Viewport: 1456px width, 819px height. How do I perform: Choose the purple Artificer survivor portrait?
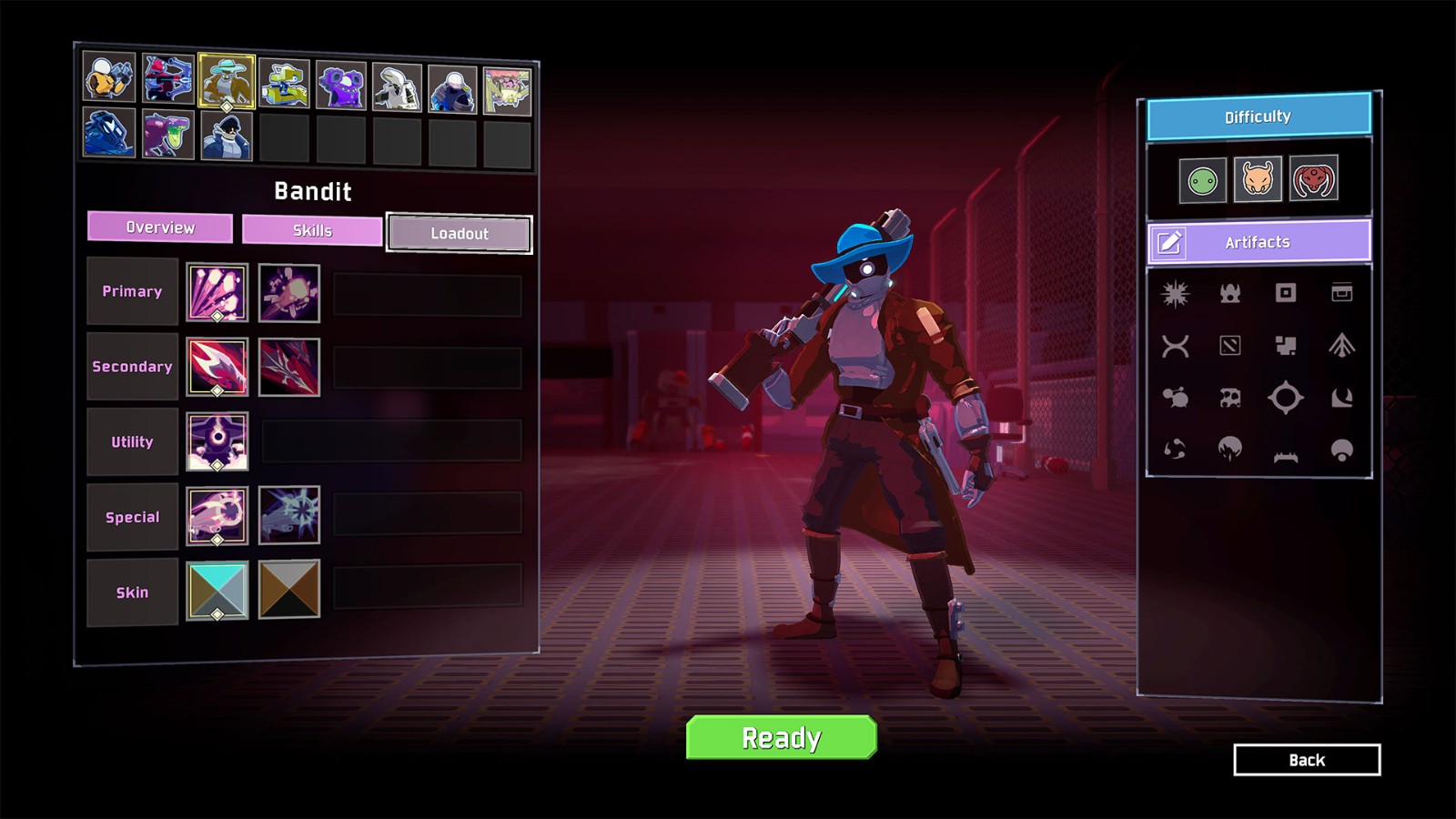click(340, 86)
